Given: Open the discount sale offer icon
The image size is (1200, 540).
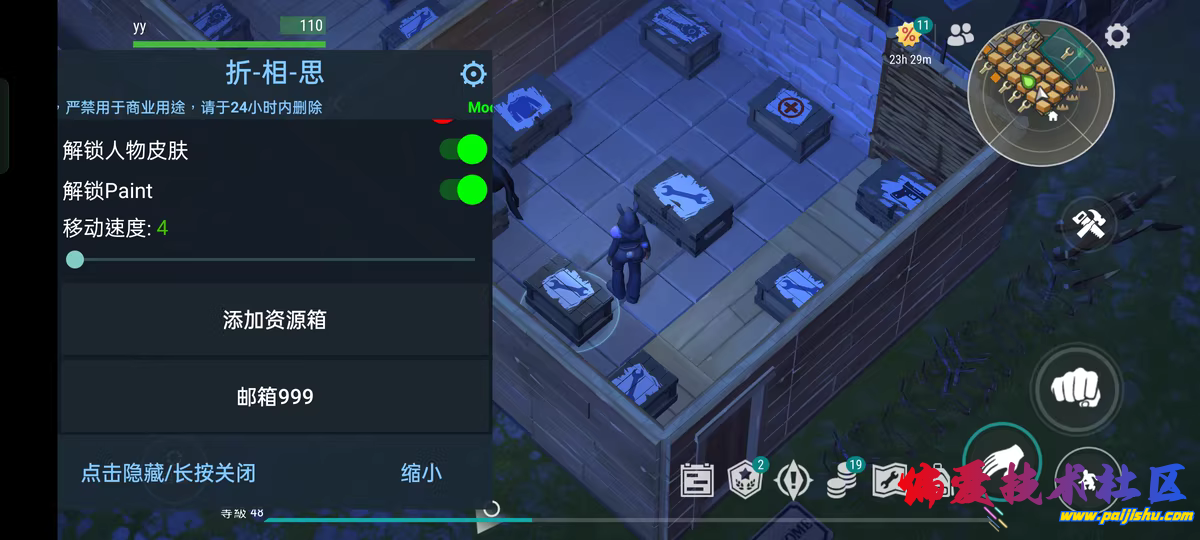Looking at the screenshot, I should [x=909, y=36].
